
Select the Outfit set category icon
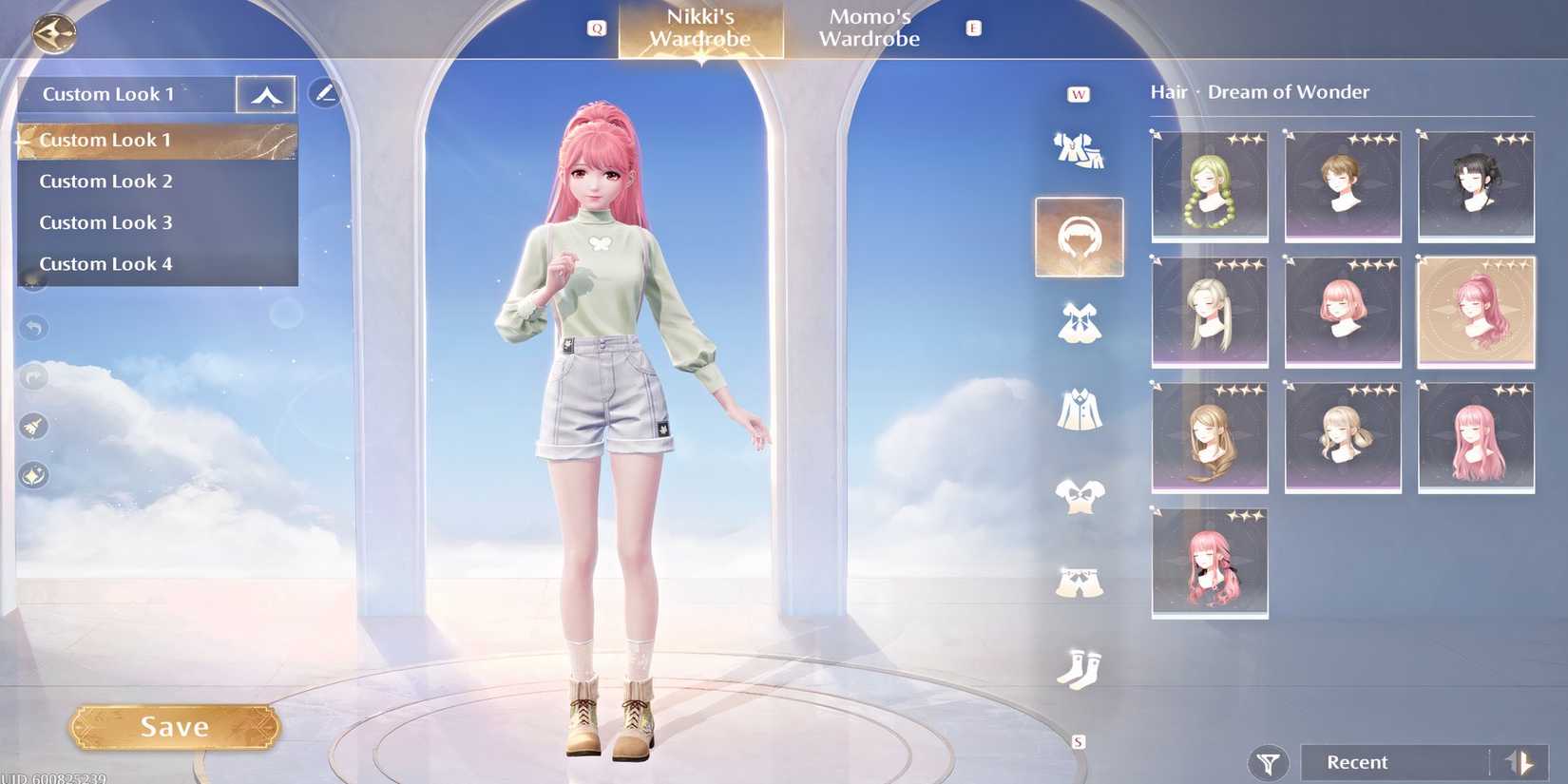tap(1079, 147)
